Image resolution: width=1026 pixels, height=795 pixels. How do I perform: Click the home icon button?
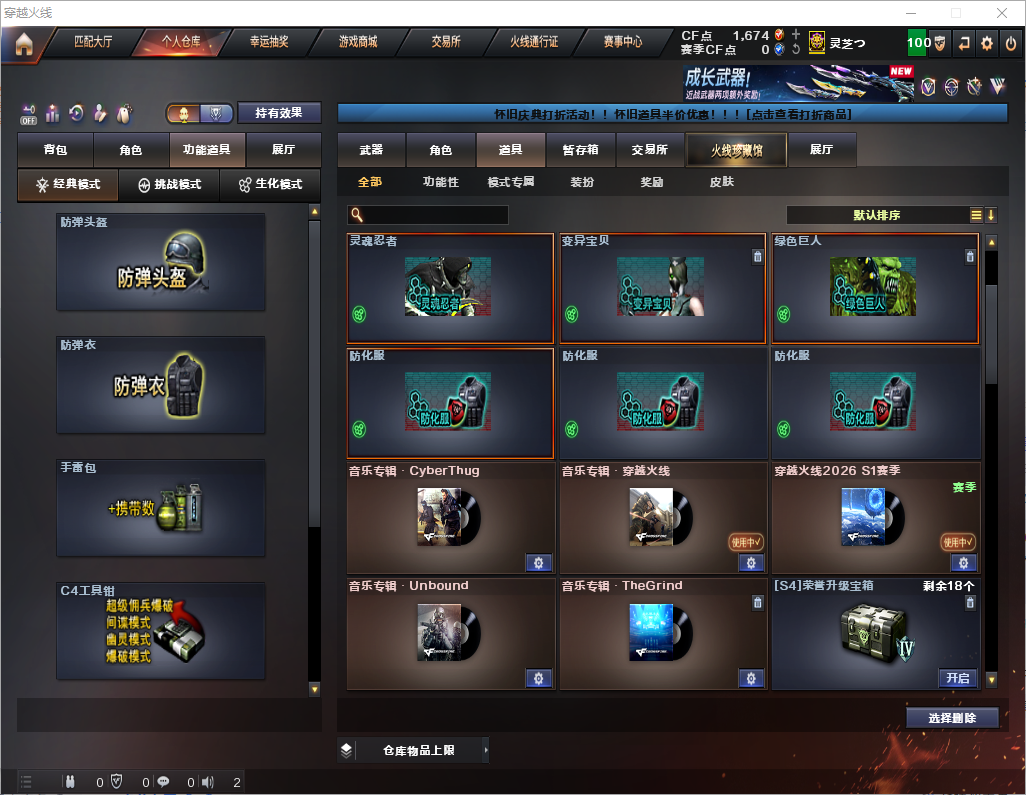point(23,44)
